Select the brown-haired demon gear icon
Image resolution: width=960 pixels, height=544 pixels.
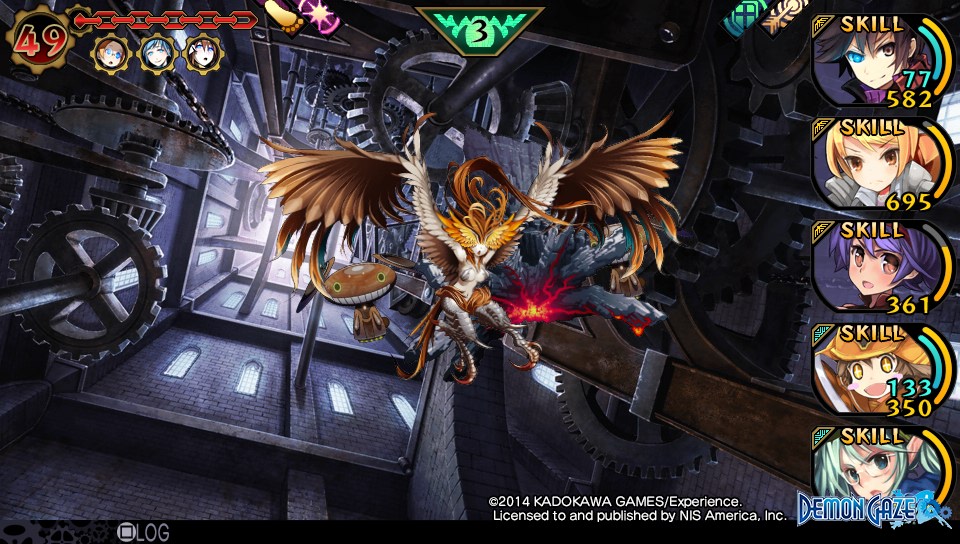click(203, 52)
